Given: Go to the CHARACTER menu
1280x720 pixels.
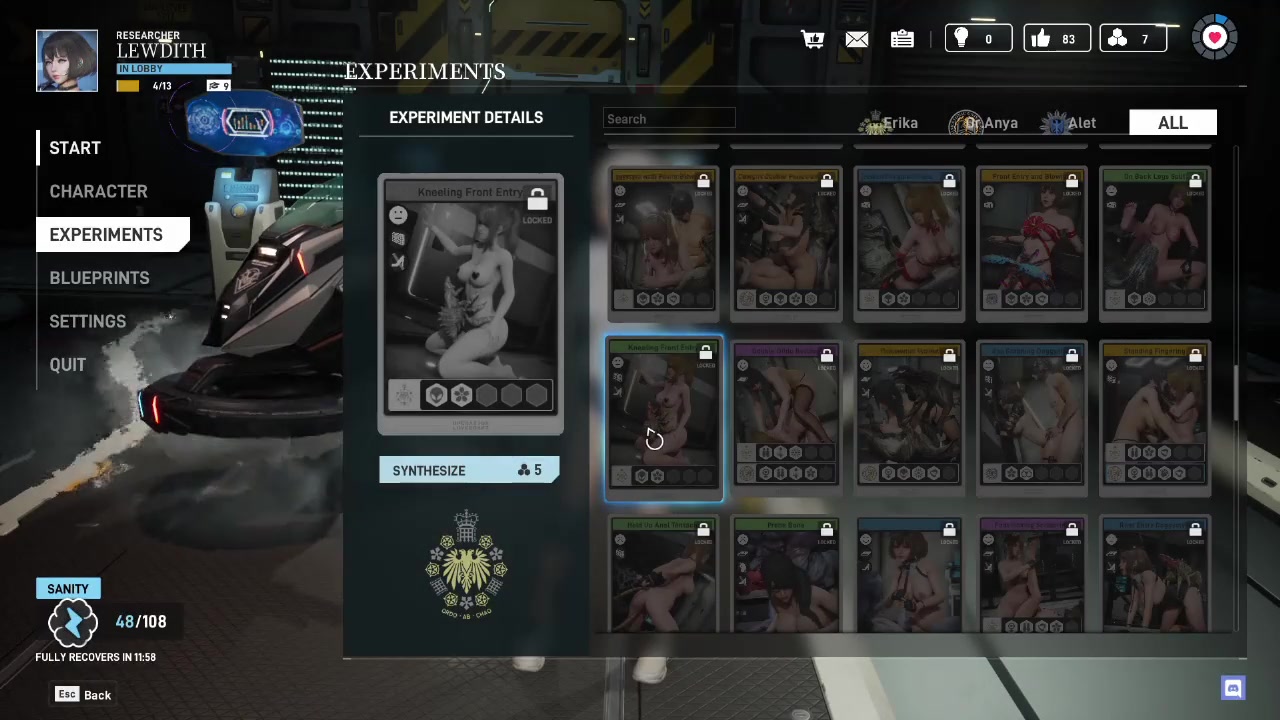Looking at the screenshot, I should click(98, 191).
